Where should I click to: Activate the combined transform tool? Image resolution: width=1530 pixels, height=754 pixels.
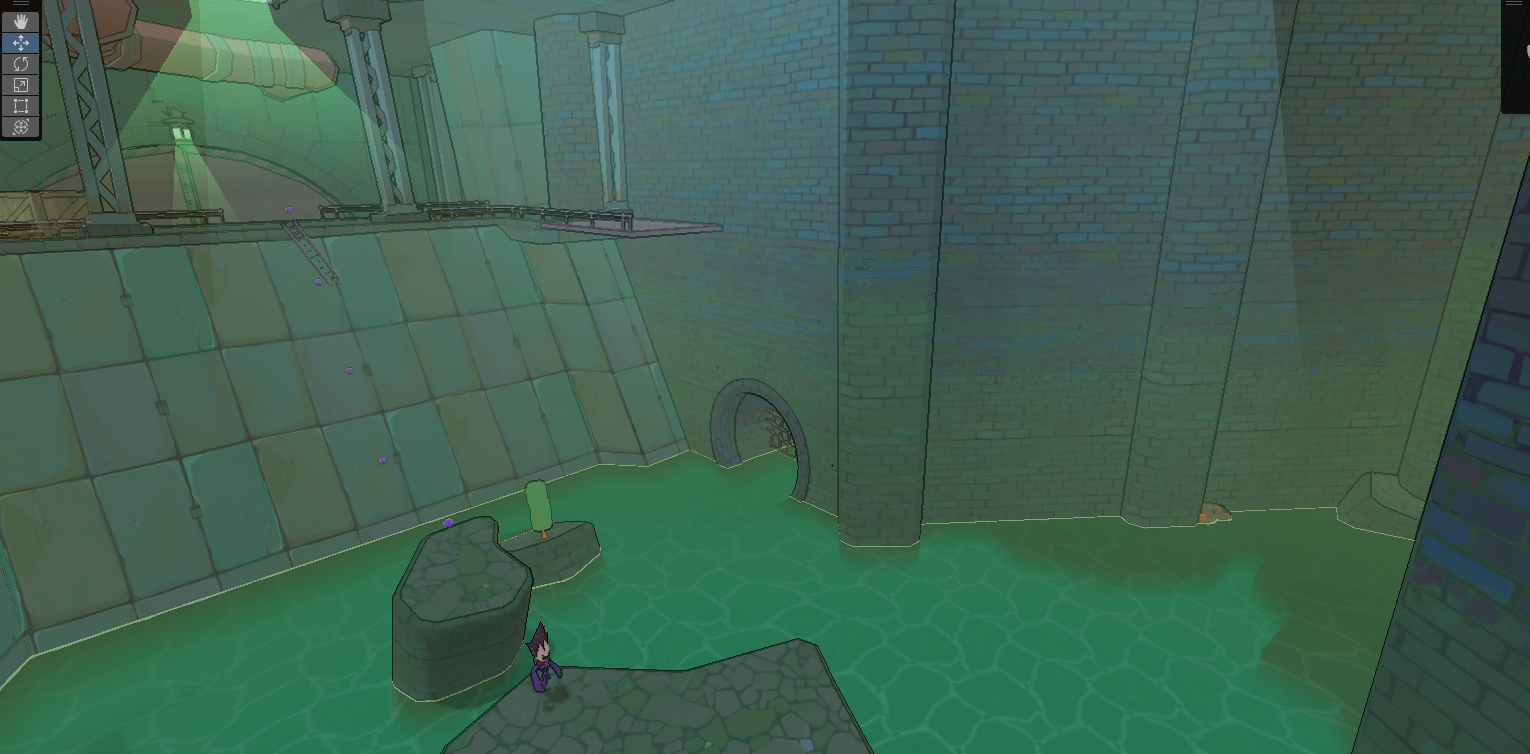(20, 127)
